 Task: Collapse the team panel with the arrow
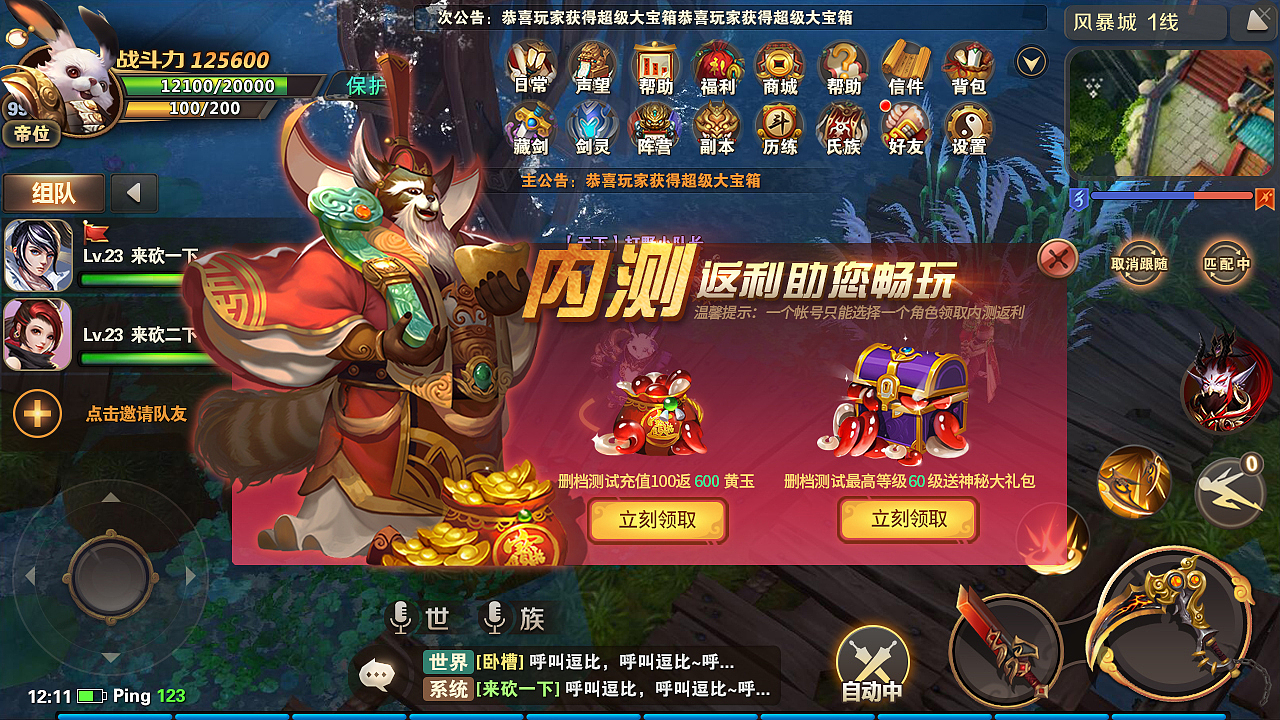tap(133, 194)
